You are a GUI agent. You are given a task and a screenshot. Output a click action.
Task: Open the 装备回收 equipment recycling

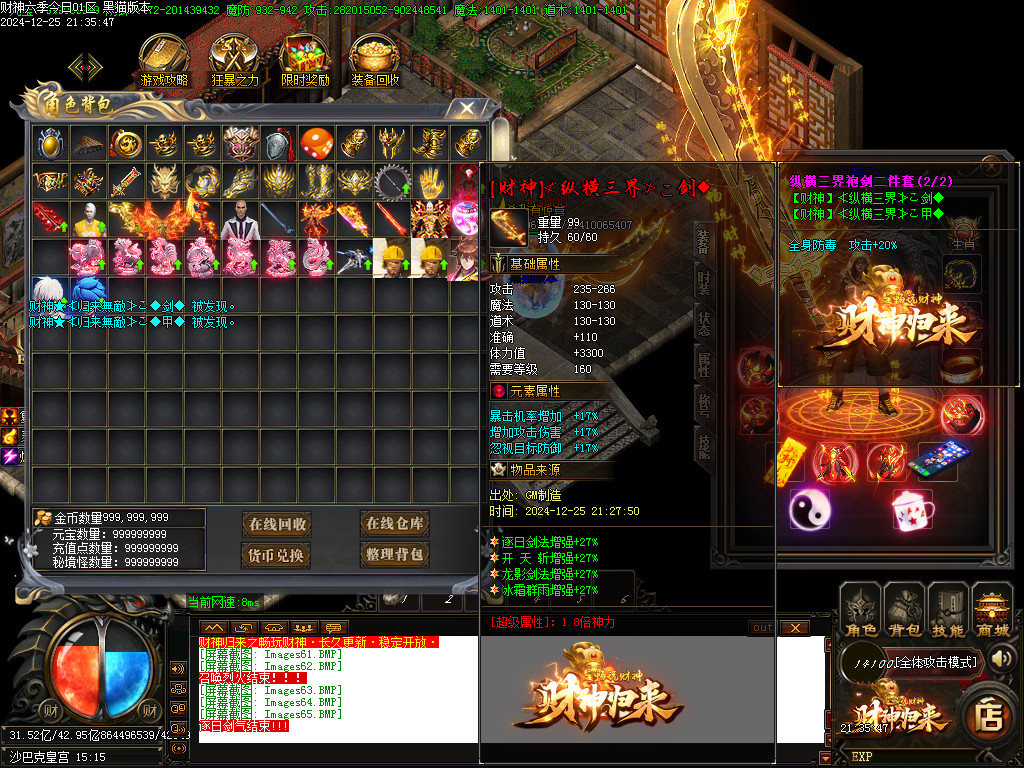pos(375,60)
